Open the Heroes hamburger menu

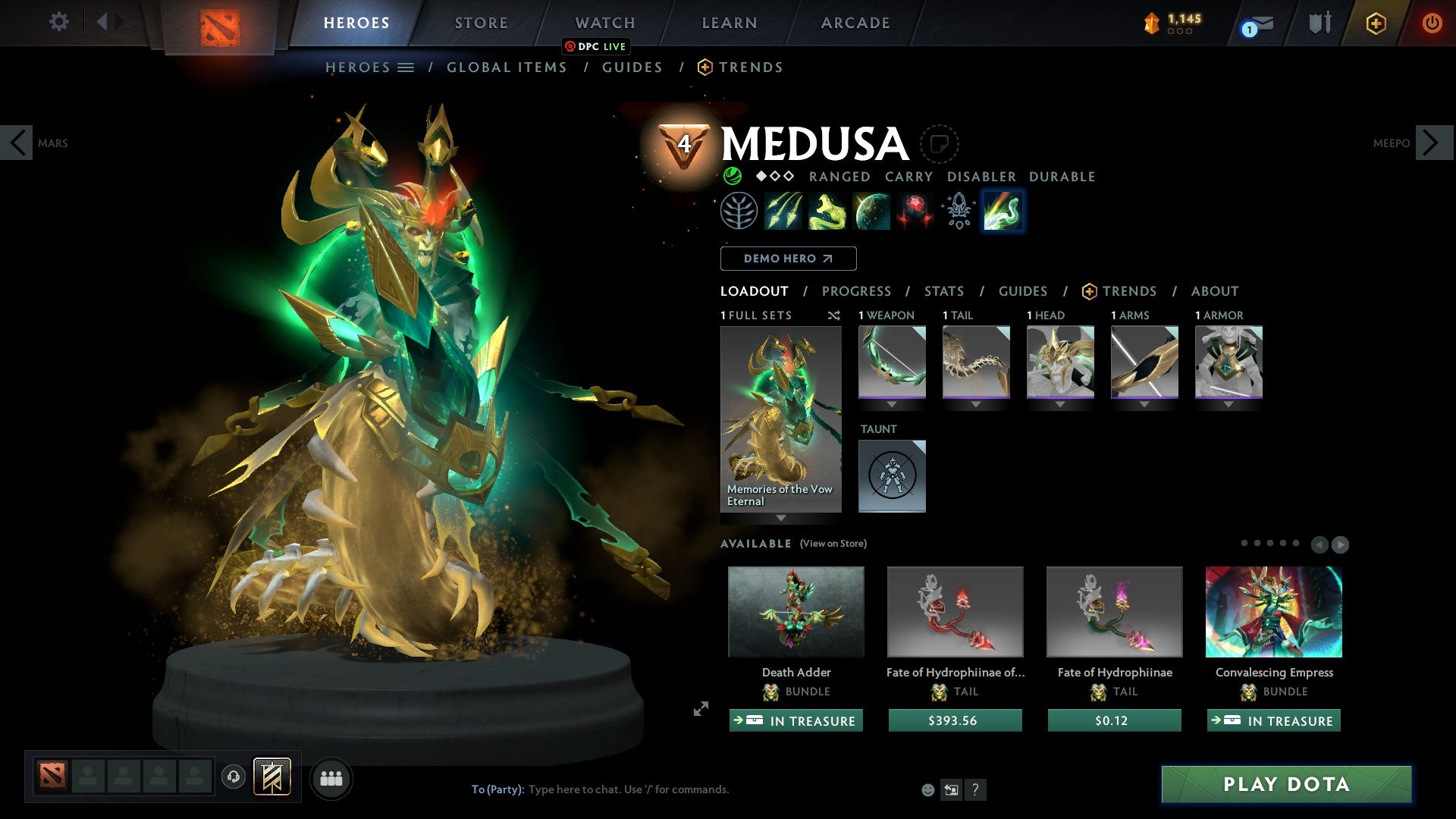406,67
